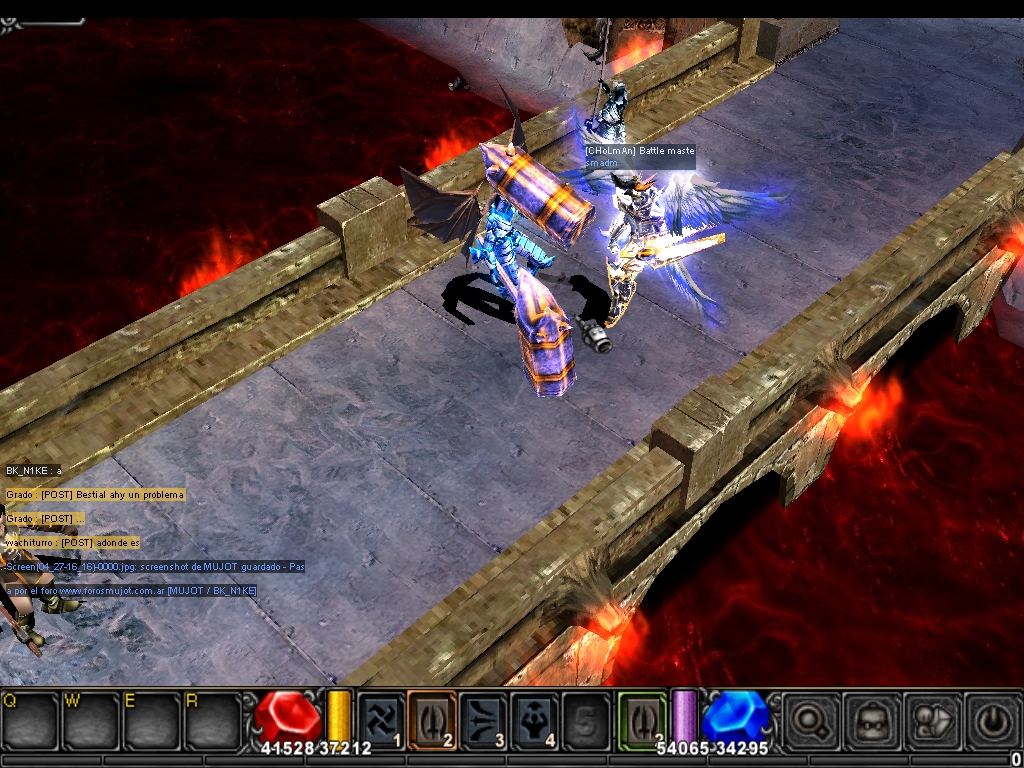Open the character info button
Viewport: 1024px width, 768px height.
930,720
